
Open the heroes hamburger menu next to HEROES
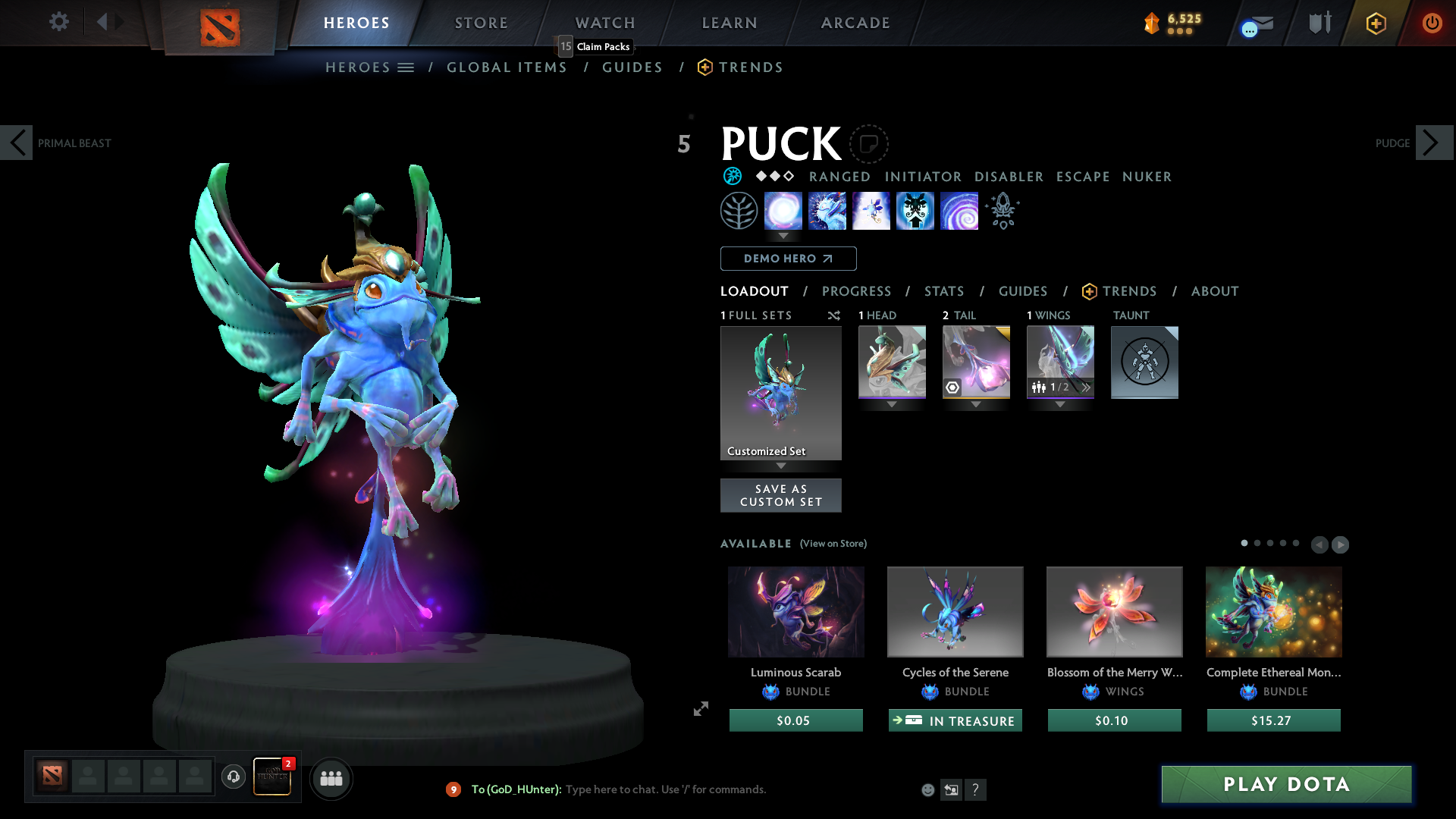coord(406,67)
